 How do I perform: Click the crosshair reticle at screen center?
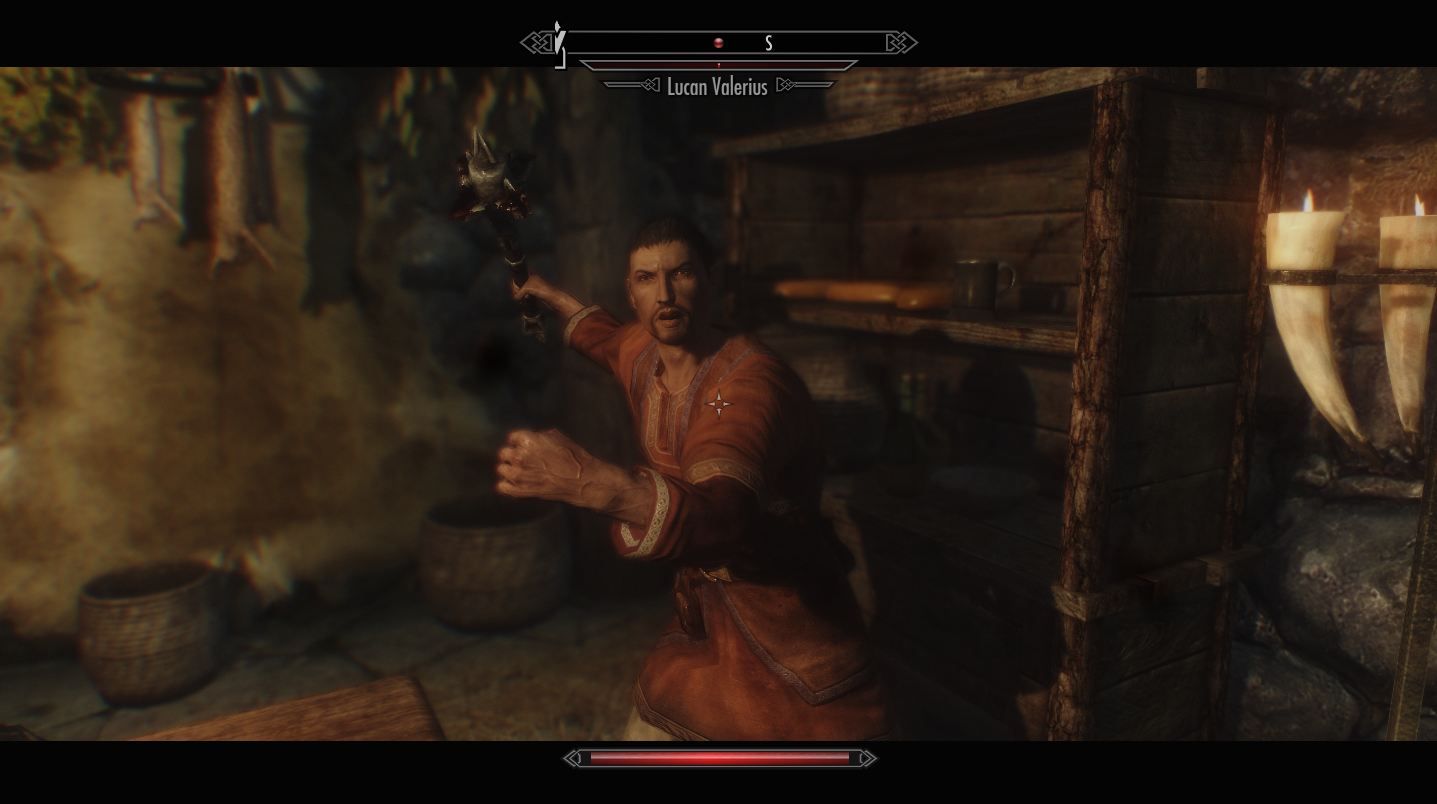(x=718, y=403)
